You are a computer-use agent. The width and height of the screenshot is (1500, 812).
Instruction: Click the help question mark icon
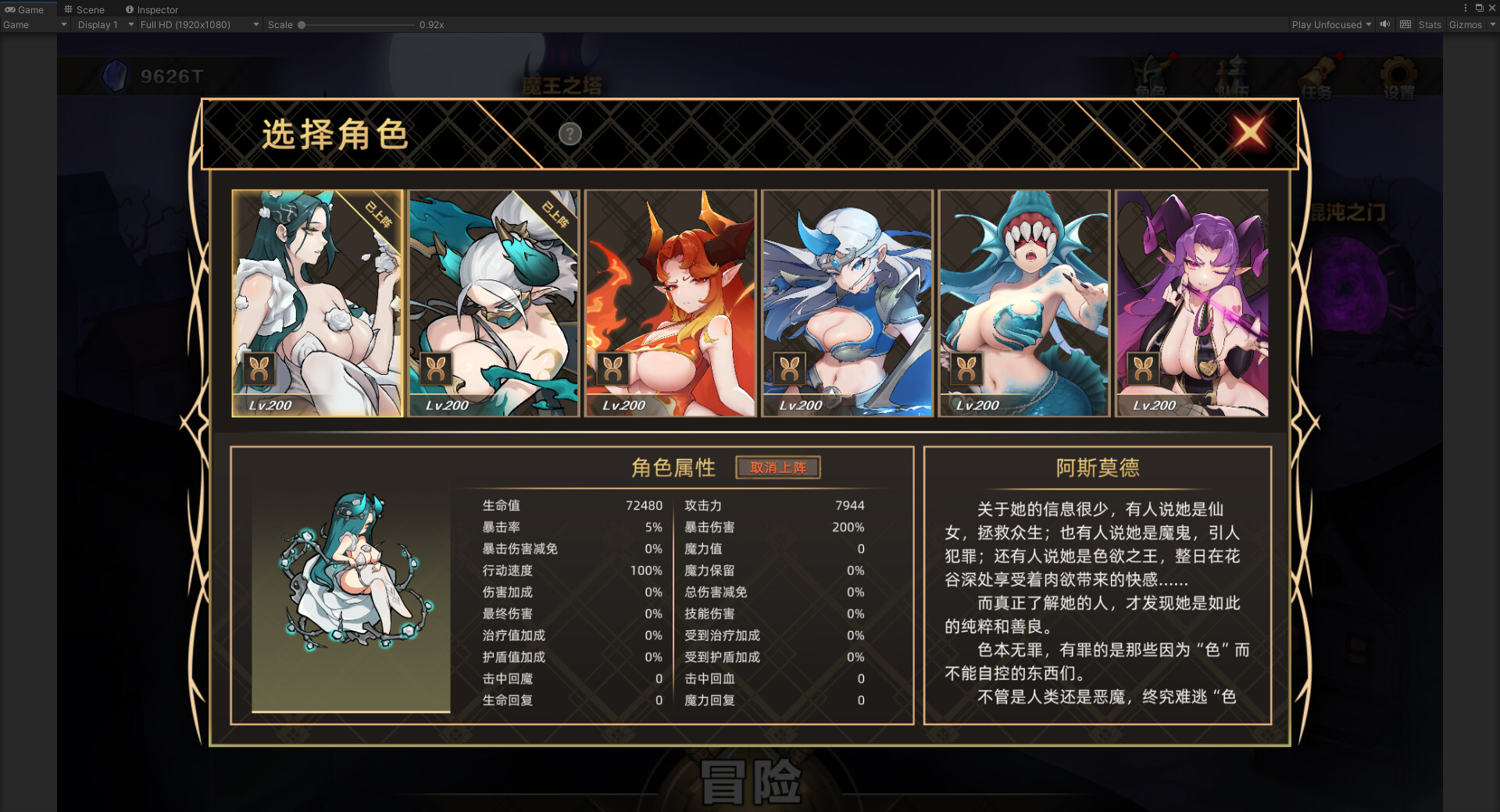coord(570,134)
